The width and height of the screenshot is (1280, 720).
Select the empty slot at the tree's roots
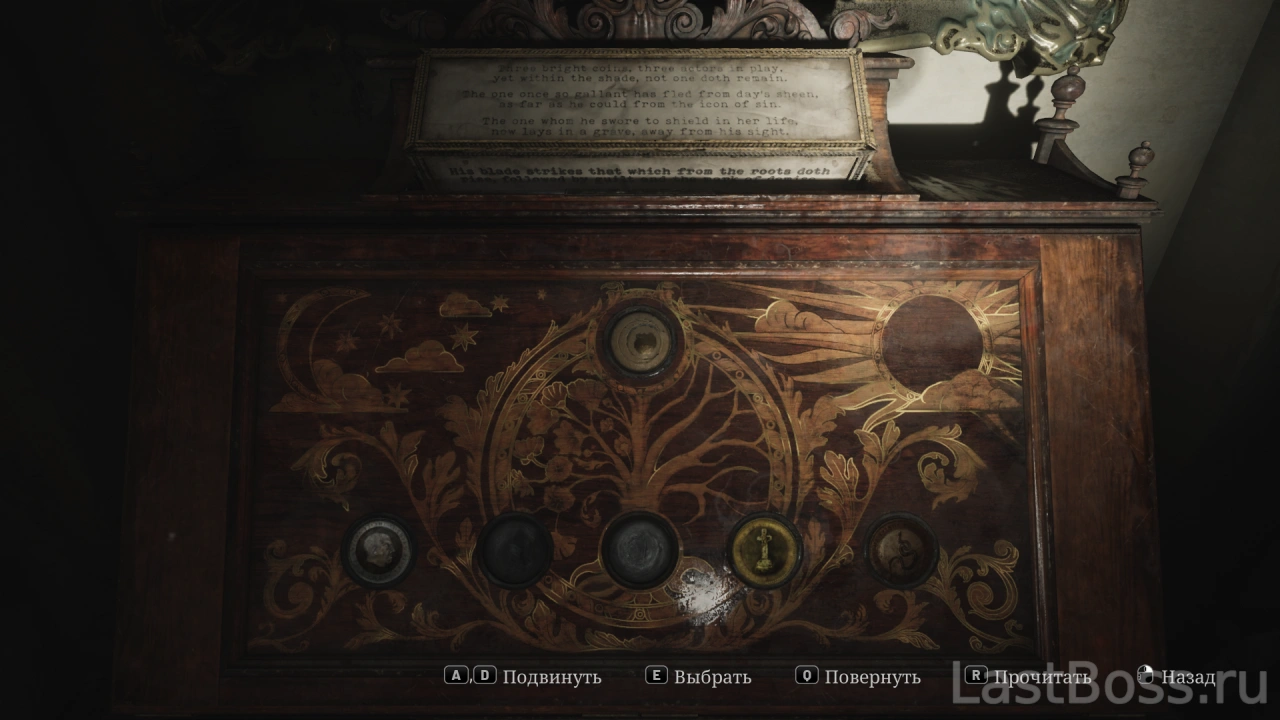[640, 550]
